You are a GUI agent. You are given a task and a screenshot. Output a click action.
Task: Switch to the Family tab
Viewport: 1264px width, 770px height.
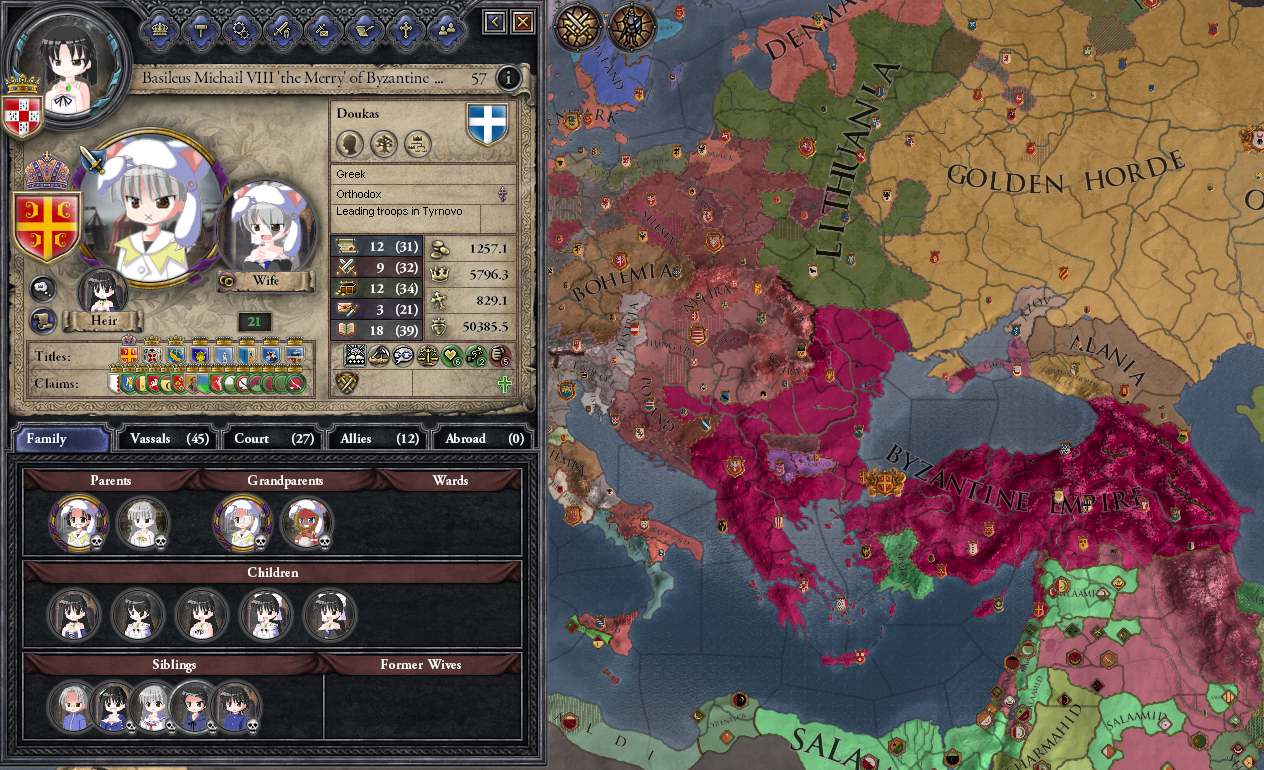(x=60, y=438)
